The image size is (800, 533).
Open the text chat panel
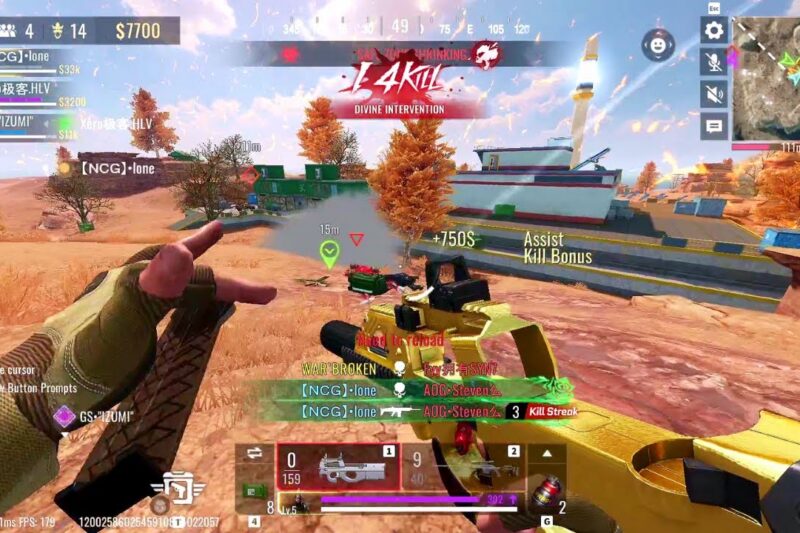click(x=714, y=126)
